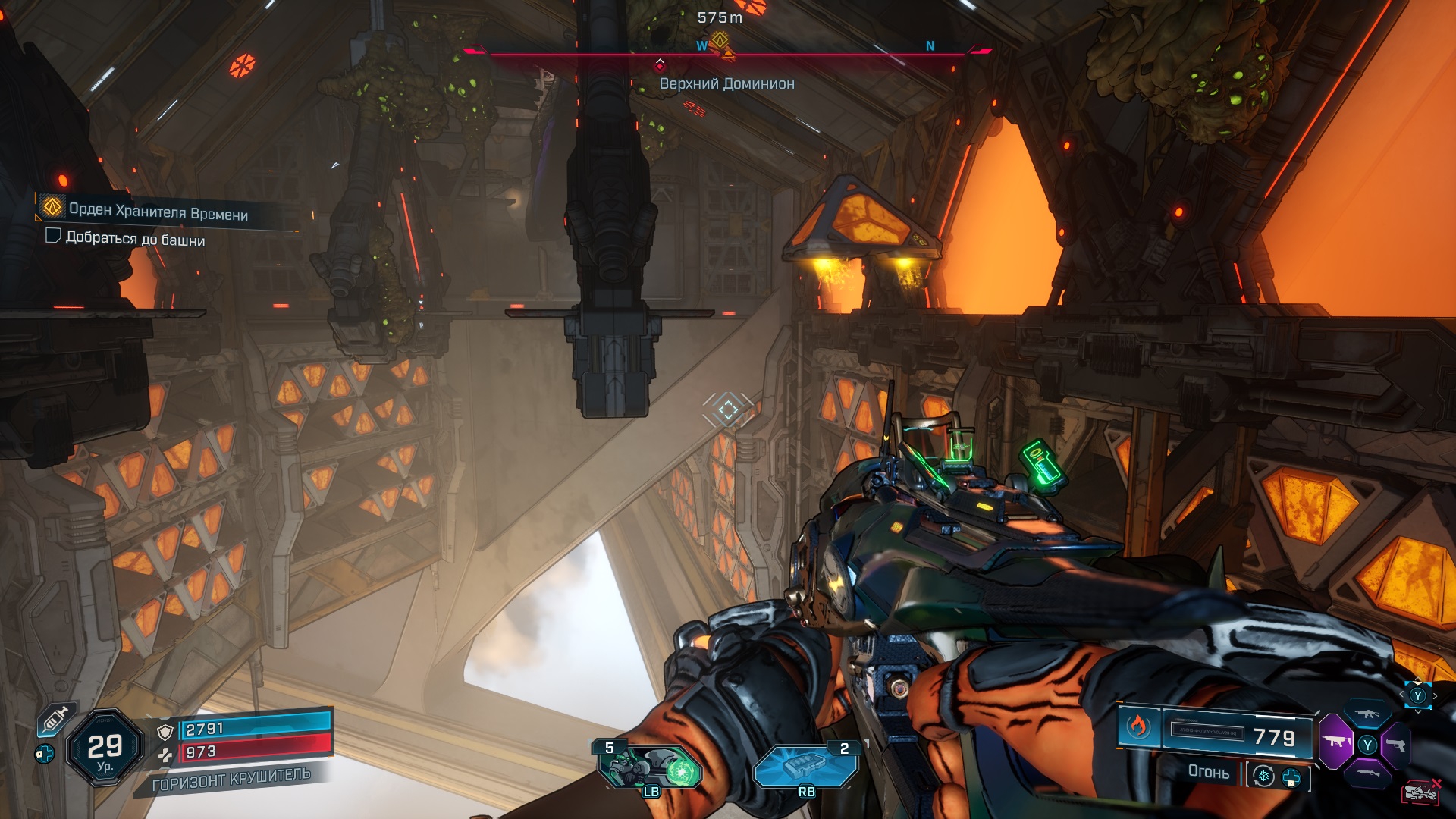This screenshot has height=819, width=1456.
Task: Click the red vehicle unavailable icon
Action: tap(1422, 792)
